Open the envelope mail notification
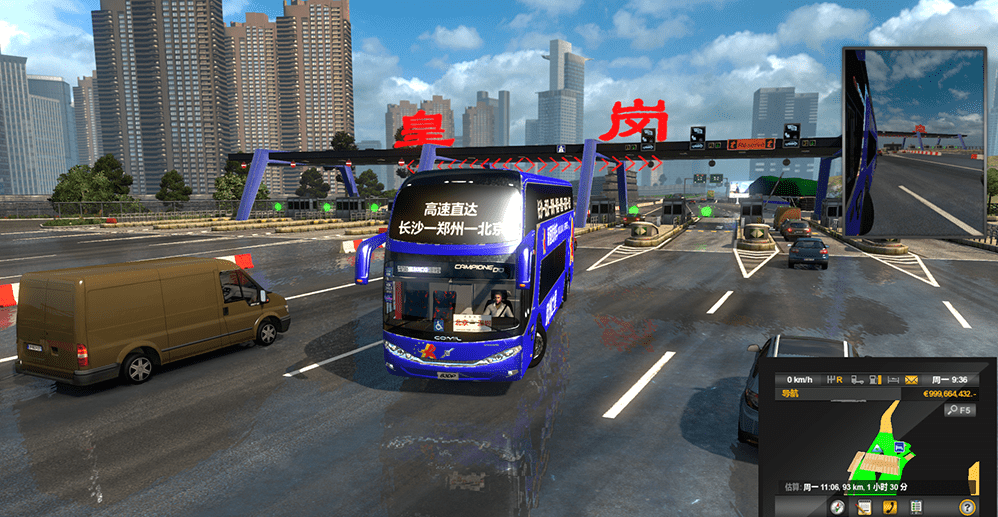The image size is (998, 517). click(x=912, y=380)
